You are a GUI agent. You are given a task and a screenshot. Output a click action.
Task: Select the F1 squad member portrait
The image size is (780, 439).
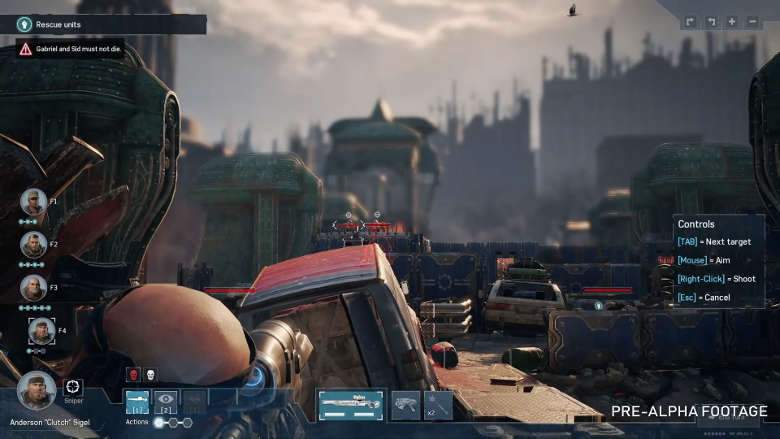tap(33, 201)
